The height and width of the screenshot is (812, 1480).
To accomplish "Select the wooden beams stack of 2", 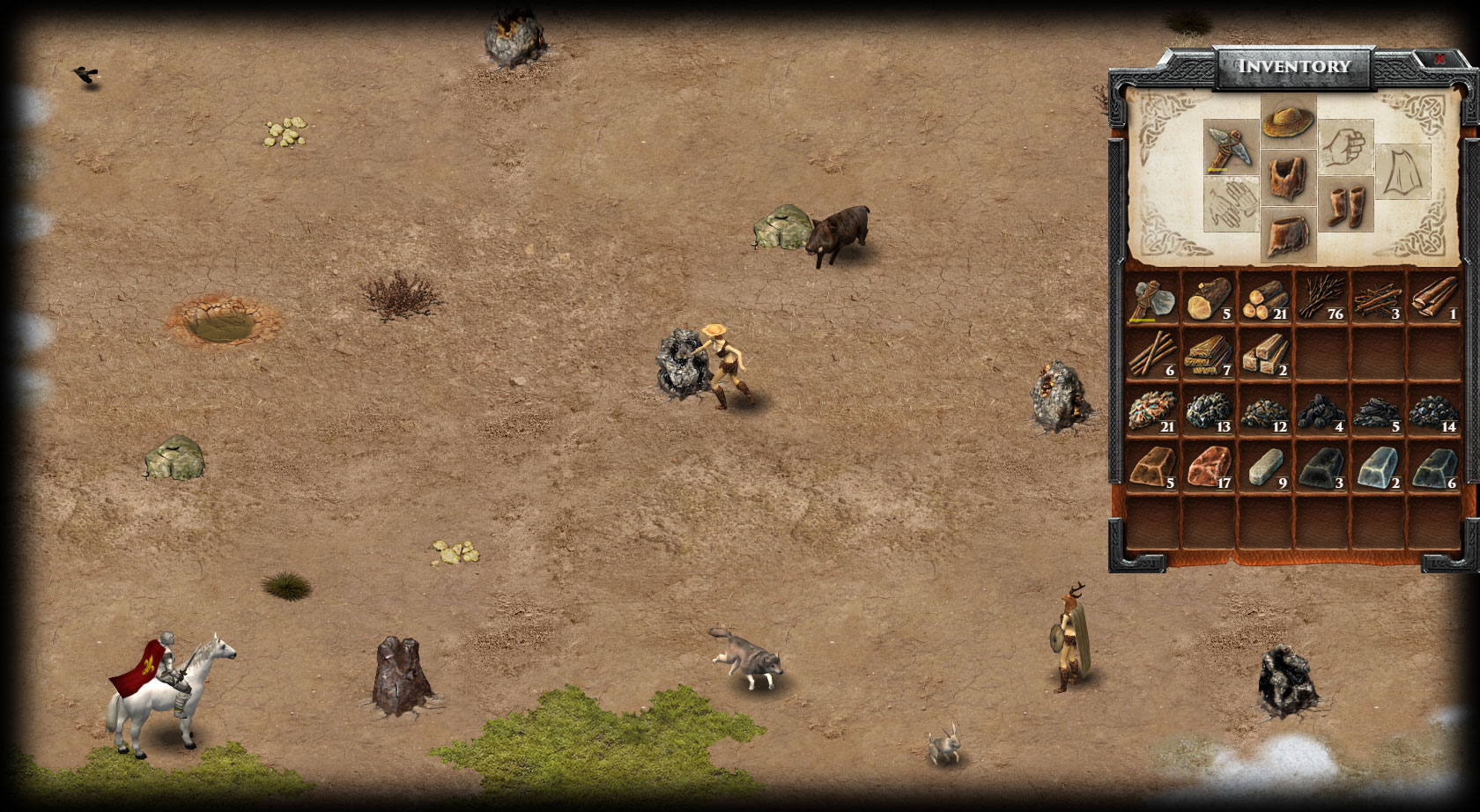I will (1266, 355).
